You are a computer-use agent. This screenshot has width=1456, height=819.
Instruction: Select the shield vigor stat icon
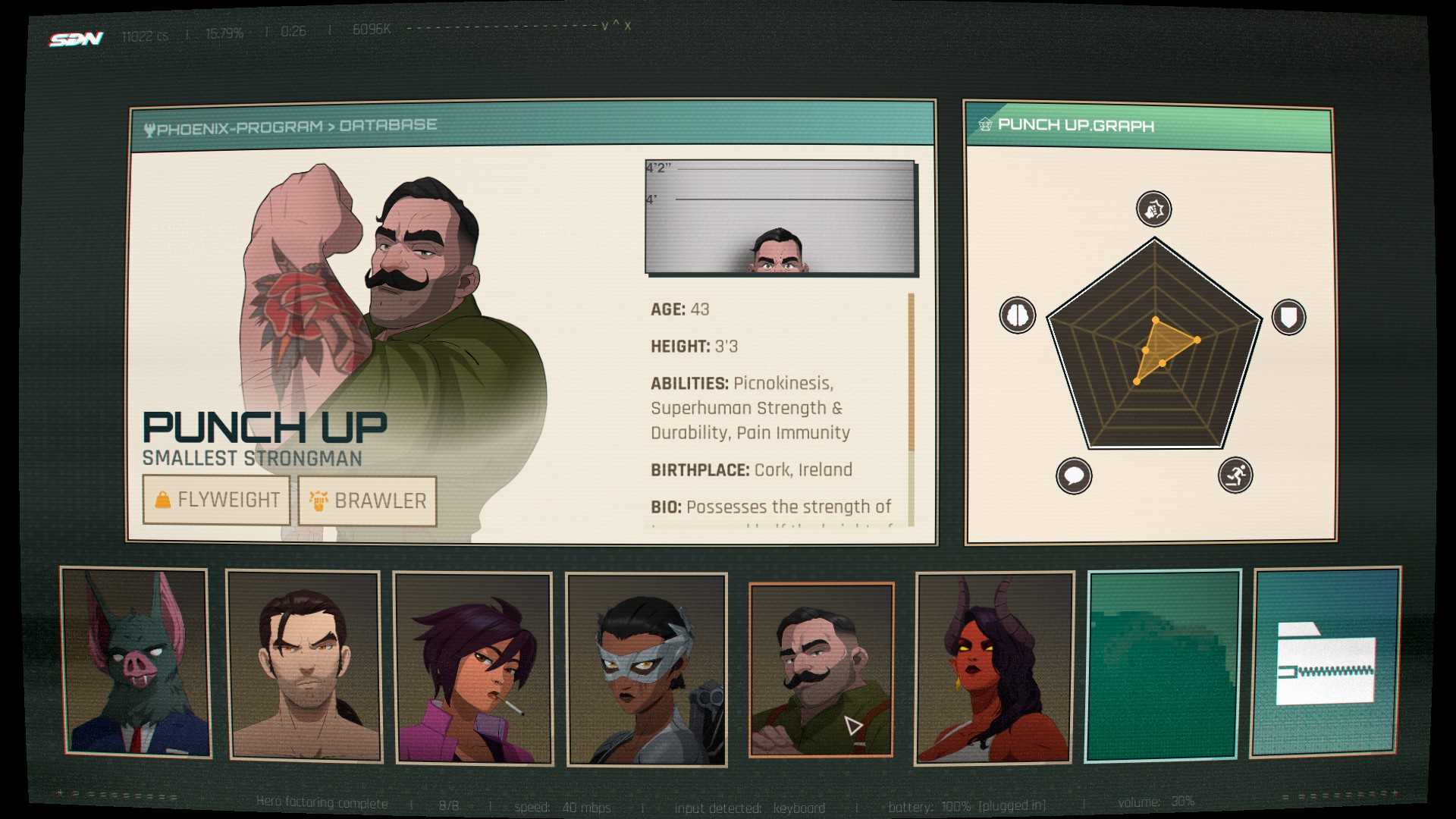(x=1288, y=316)
